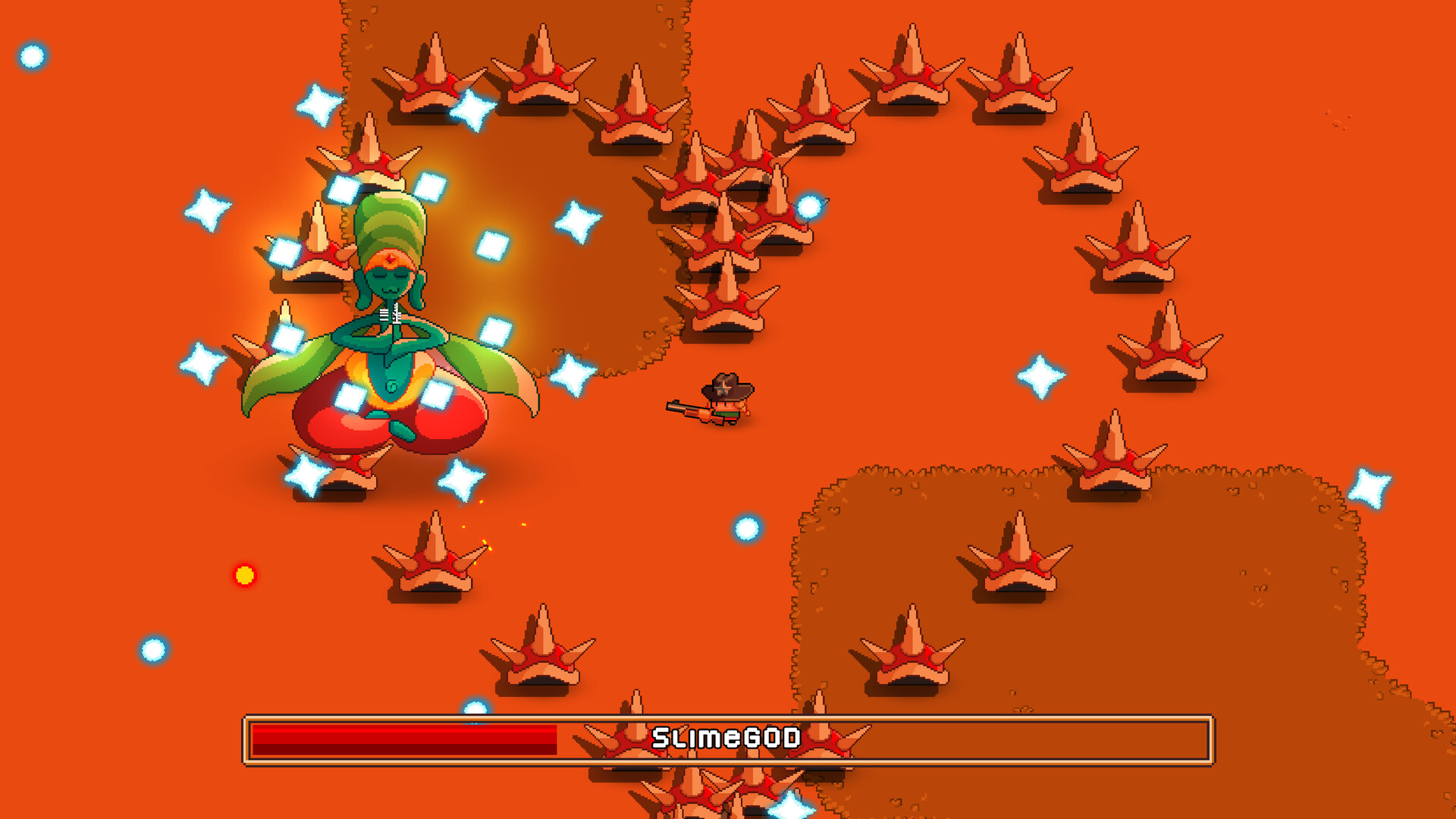Click the blue orb below the player

(x=745, y=529)
